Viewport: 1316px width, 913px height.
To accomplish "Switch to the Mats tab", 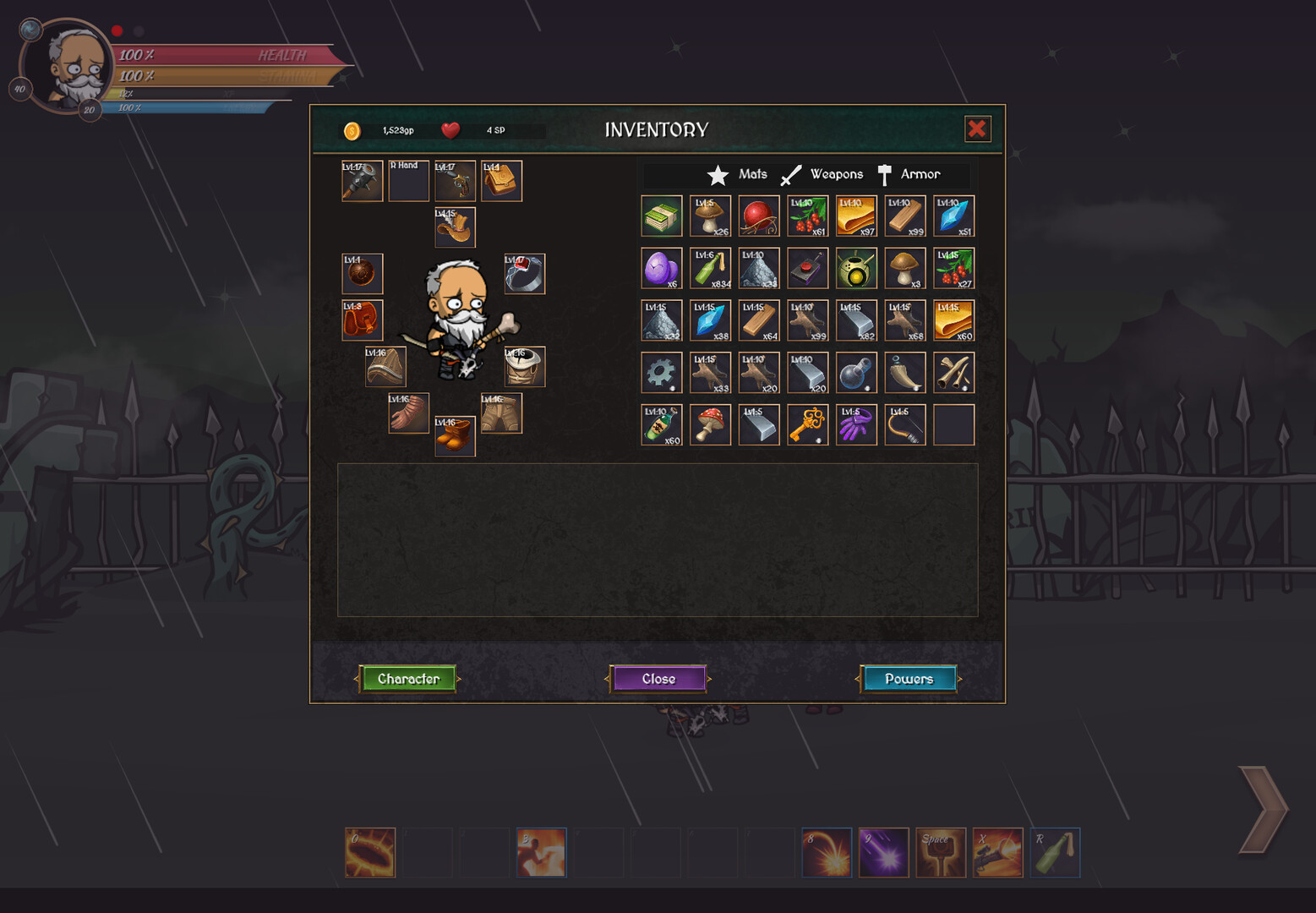I will click(x=738, y=174).
